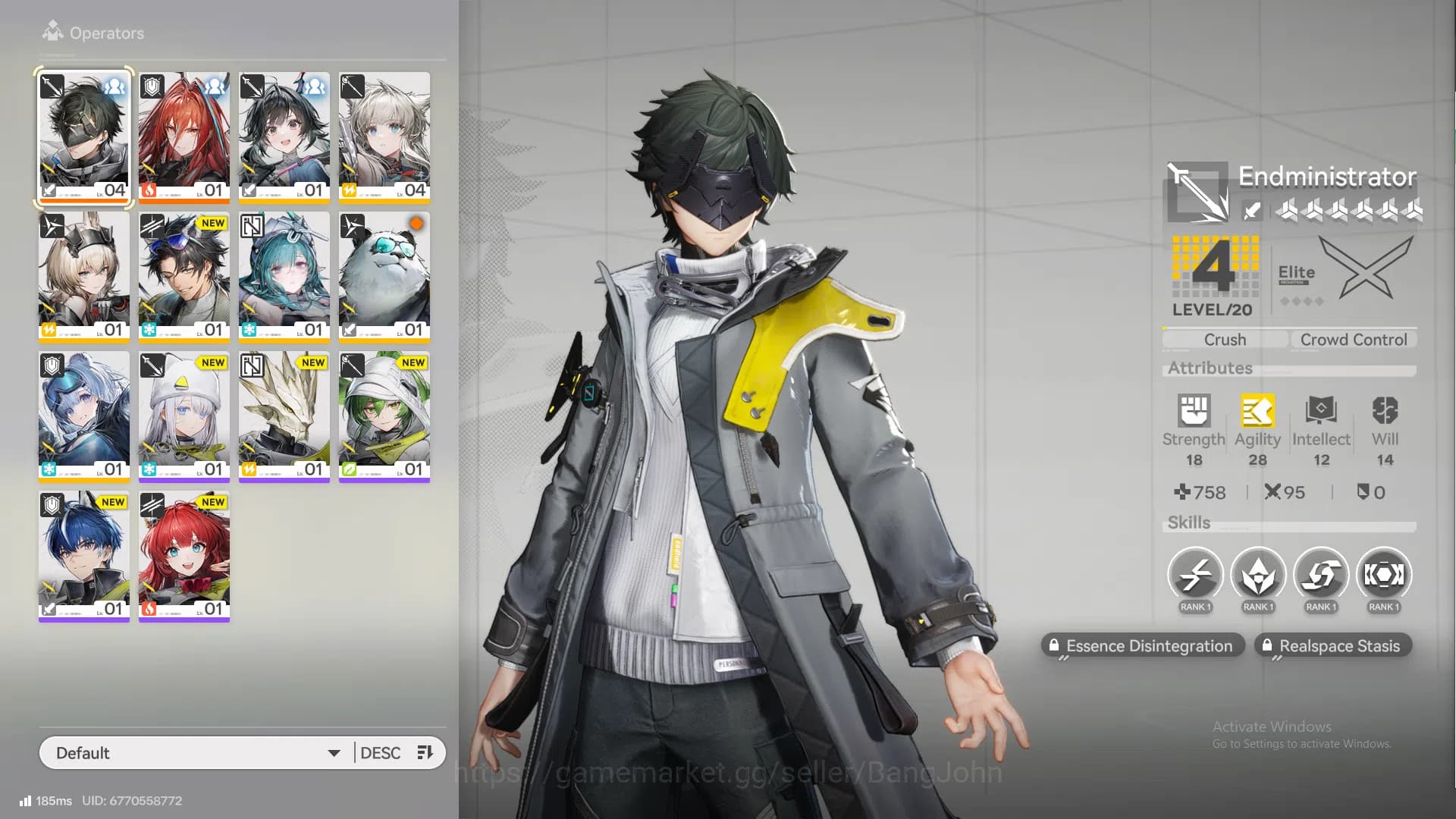Choose the panda operator with sunglasses
Viewport: 1456px width, 819px height.
tap(384, 276)
